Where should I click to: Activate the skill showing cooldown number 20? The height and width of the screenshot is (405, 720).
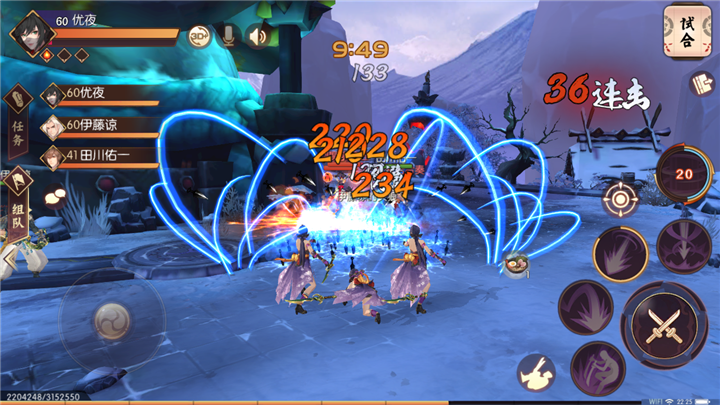coord(685,174)
